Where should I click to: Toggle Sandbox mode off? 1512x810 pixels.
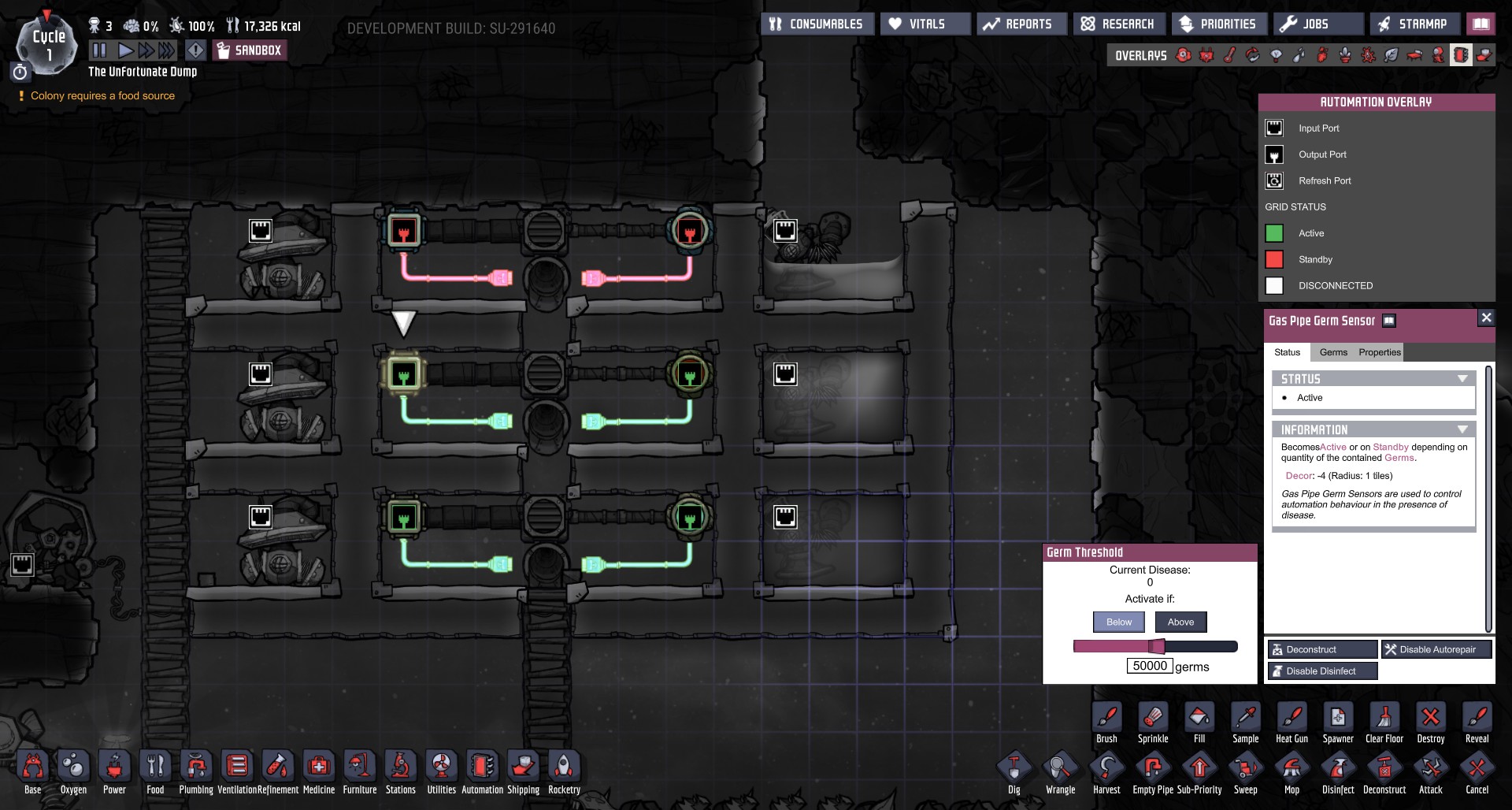(x=249, y=50)
